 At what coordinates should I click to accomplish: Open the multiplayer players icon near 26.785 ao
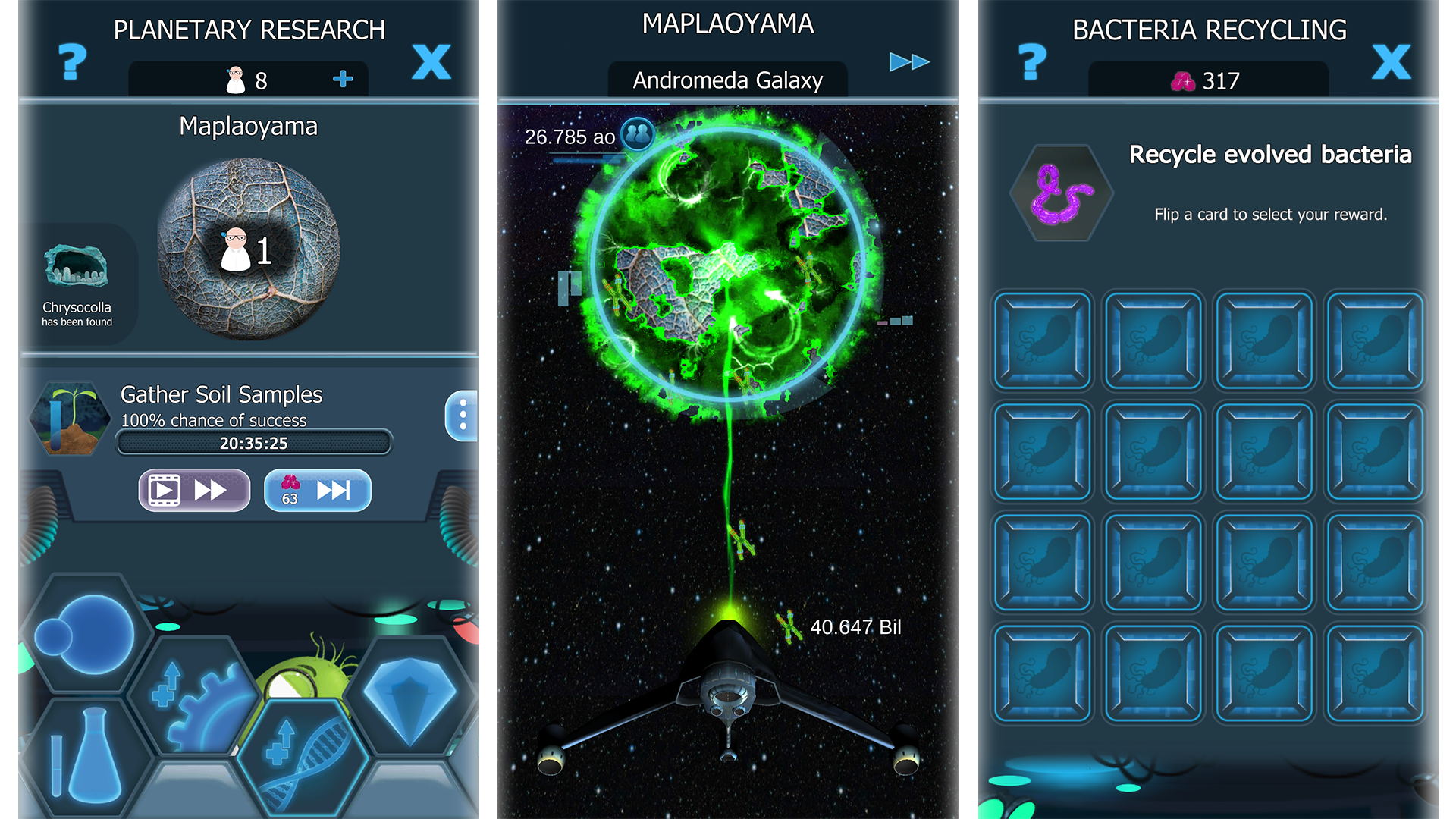coord(639,136)
